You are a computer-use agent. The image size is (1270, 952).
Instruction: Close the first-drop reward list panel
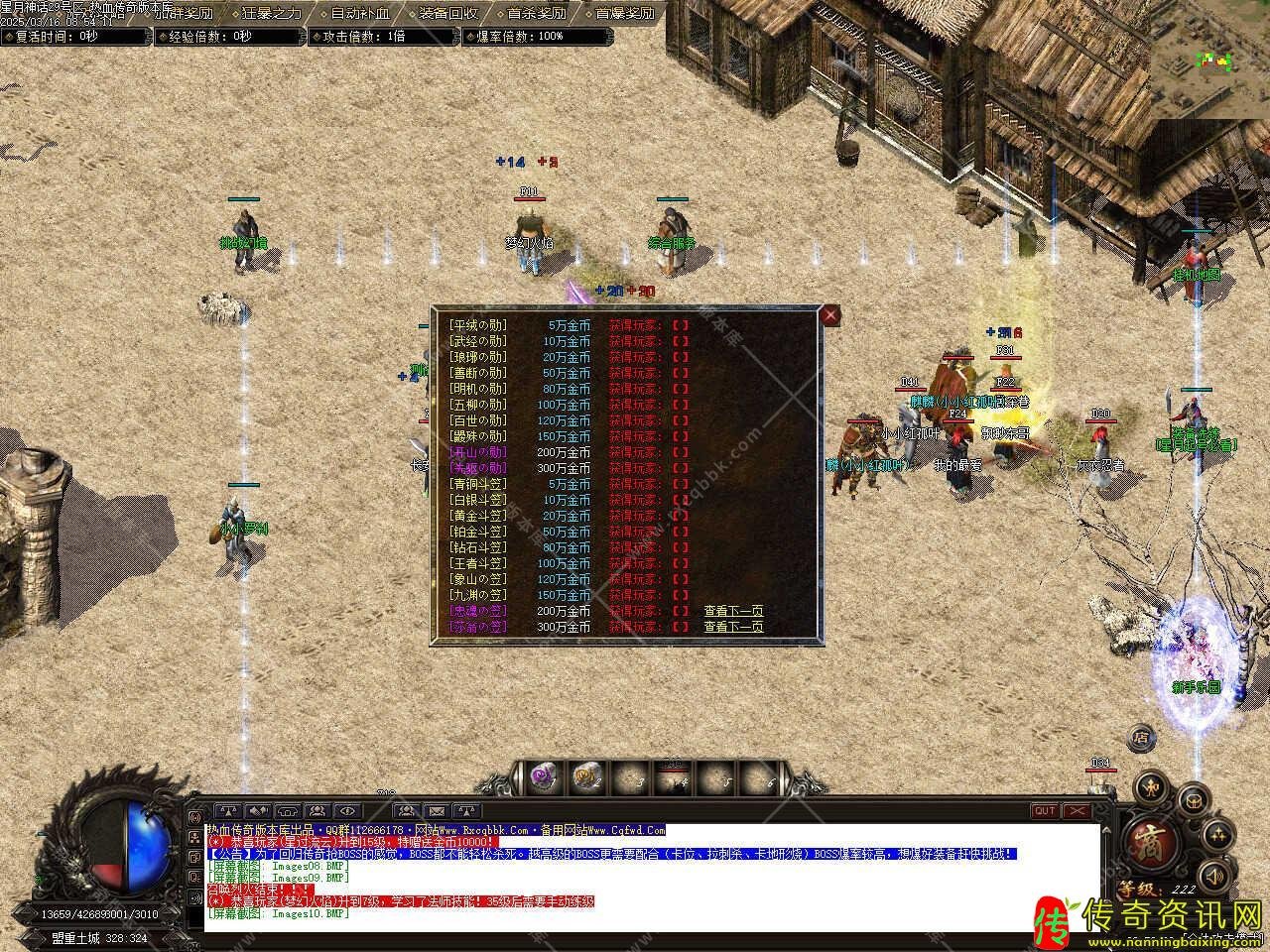click(830, 315)
